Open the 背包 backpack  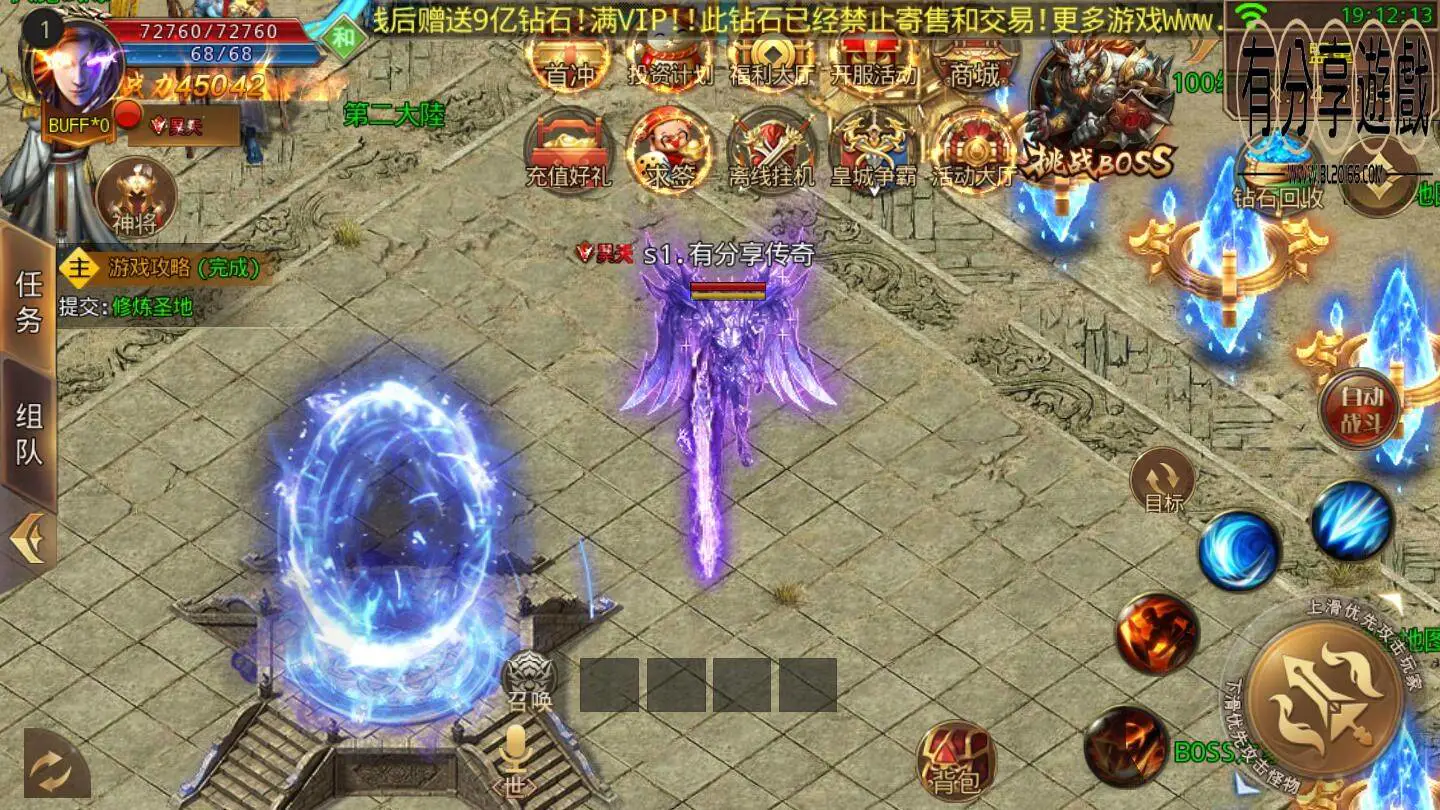(x=955, y=761)
